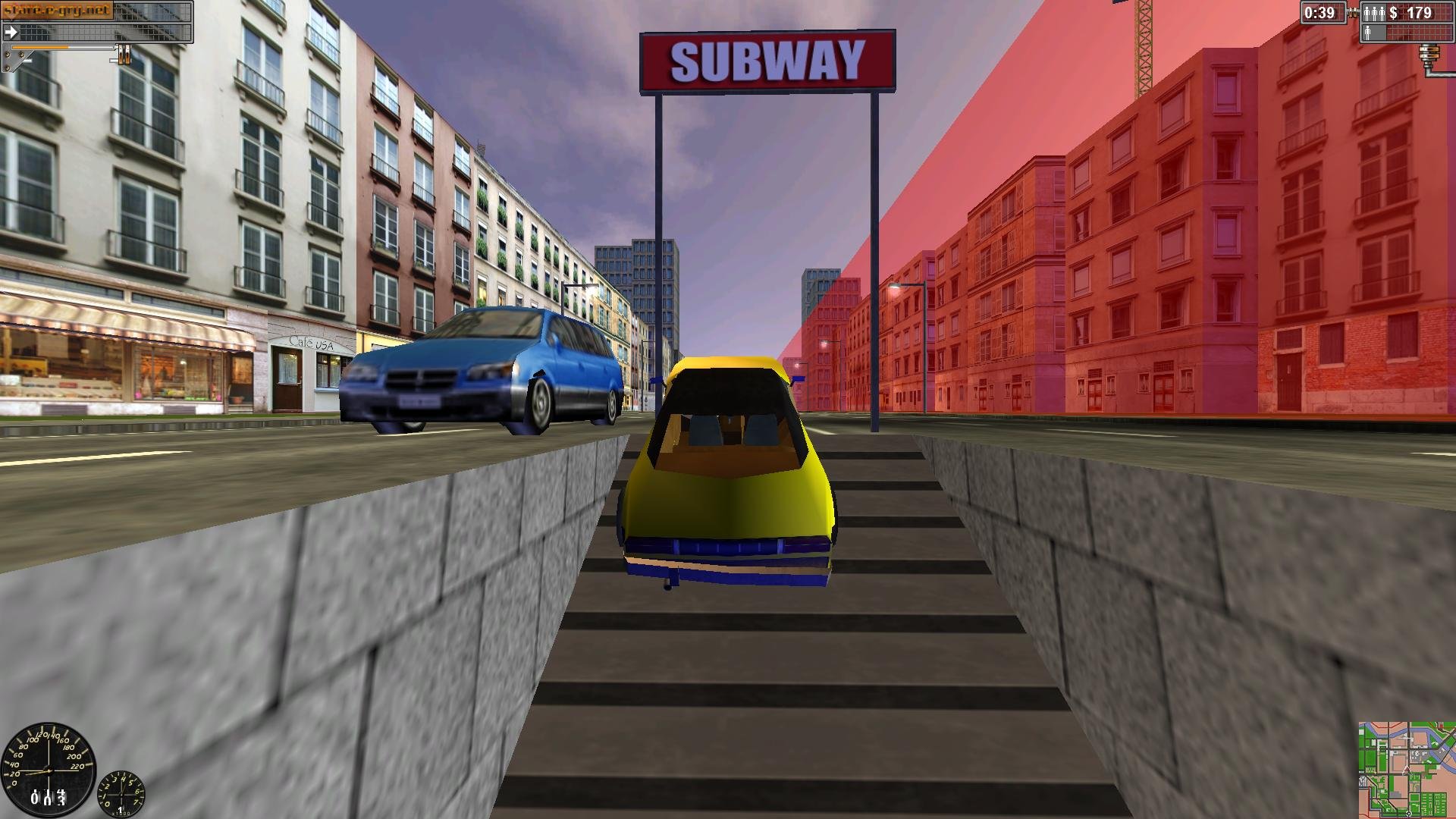Click the single passenger capacity icon
This screenshot has width=1456, height=819.
(1368, 33)
